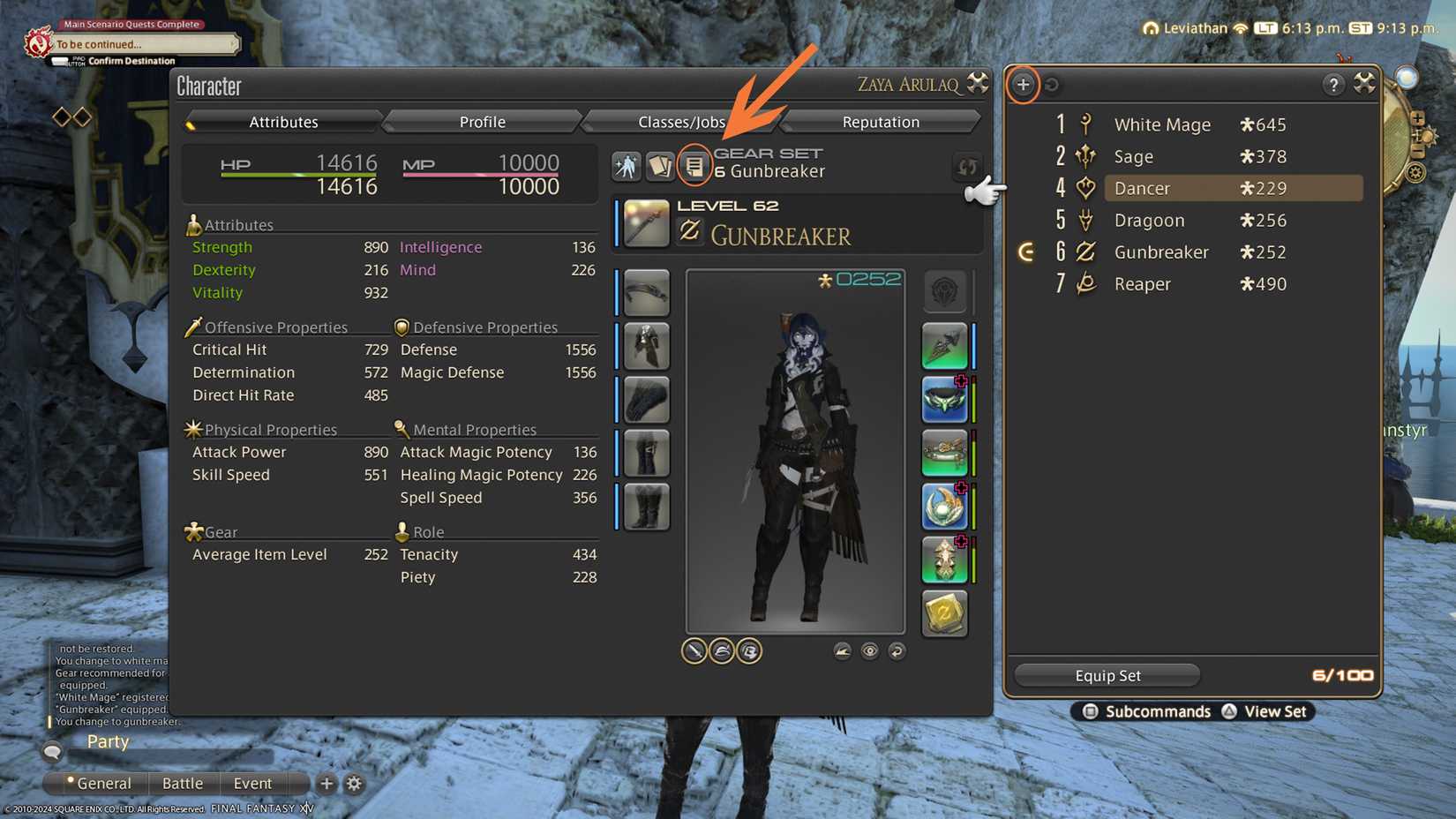Click the rotation reset icon below the character

[x=897, y=650]
